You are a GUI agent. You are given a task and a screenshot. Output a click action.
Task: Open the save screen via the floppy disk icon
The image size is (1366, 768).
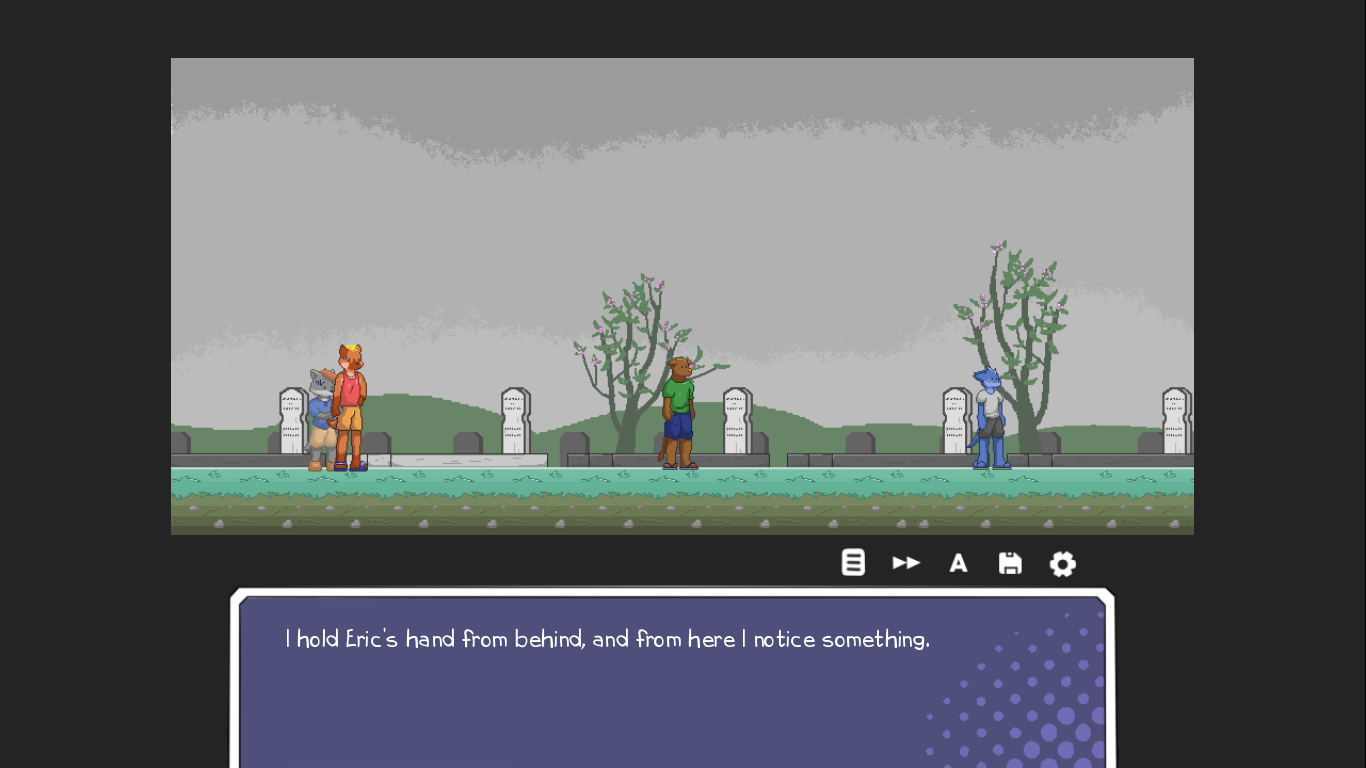[x=1010, y=563]
